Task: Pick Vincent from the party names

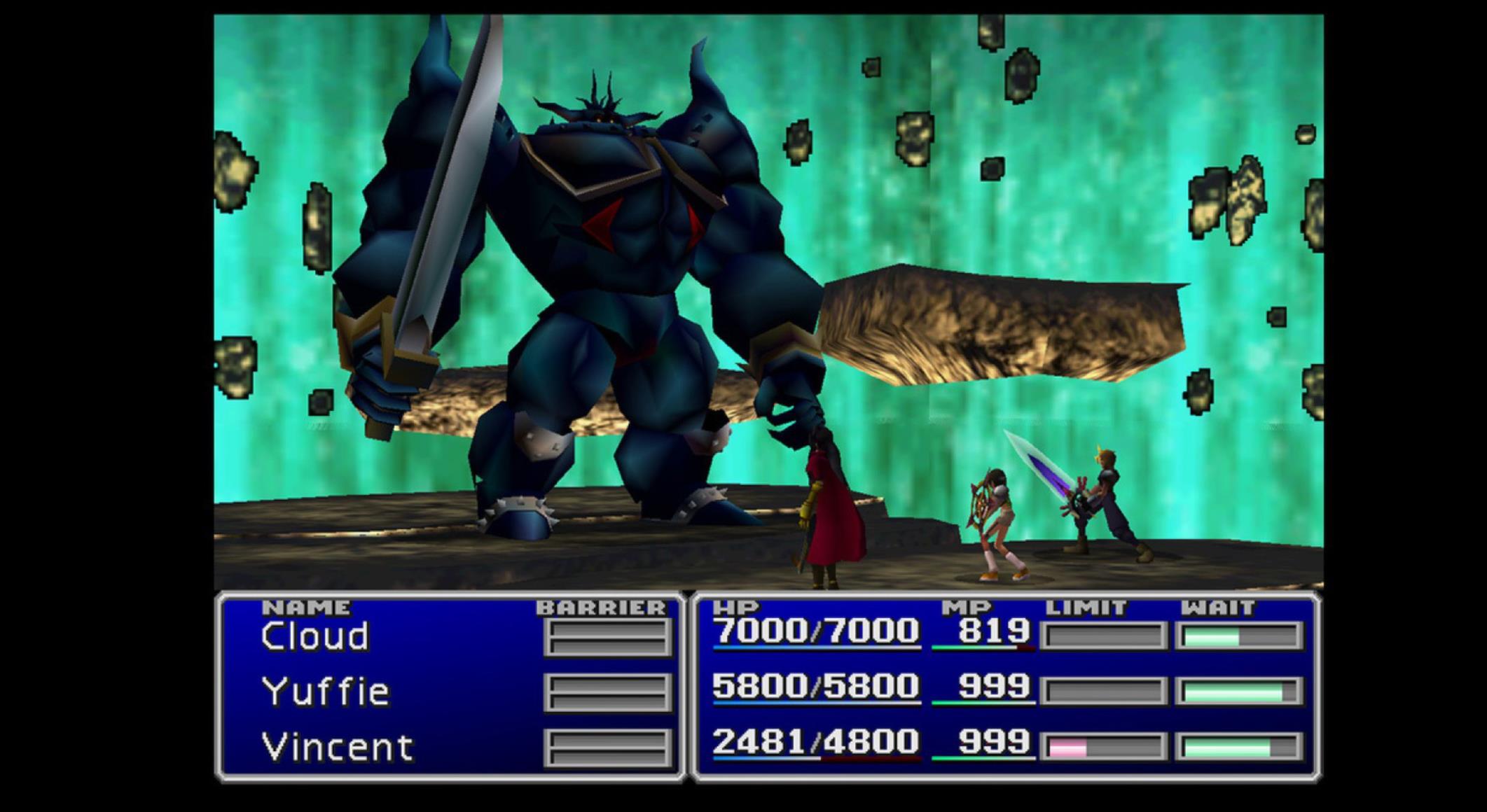Action: coord(337,747)
